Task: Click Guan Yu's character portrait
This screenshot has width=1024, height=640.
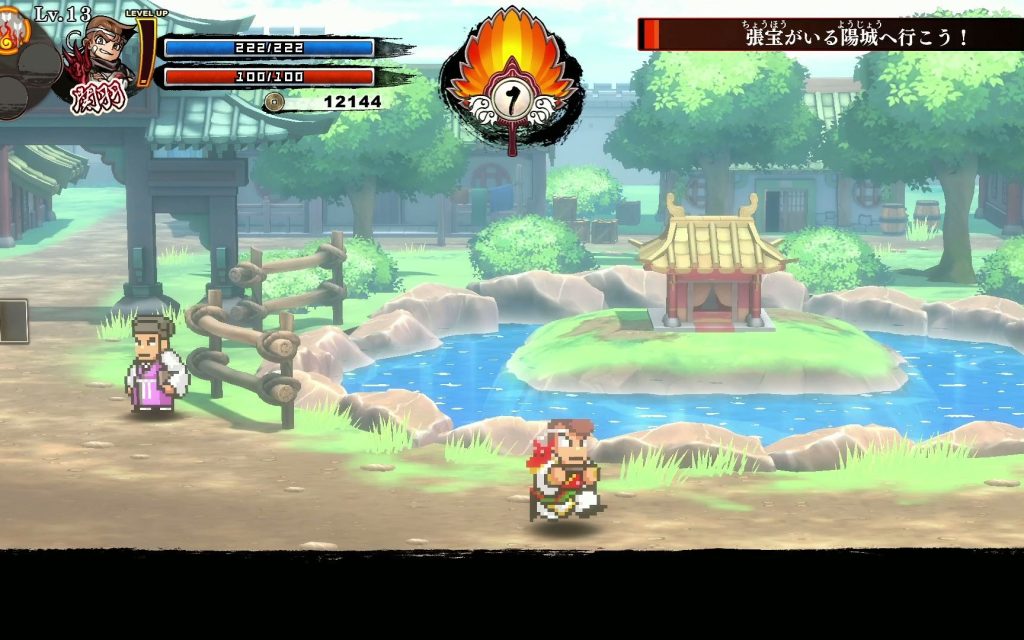Action: coord(104,51)
